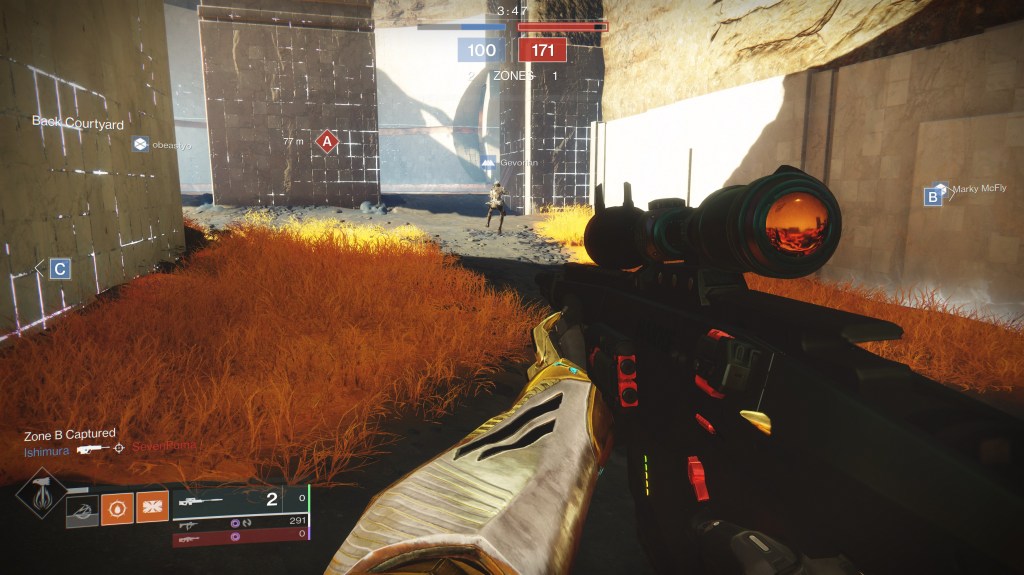Select the equipped sniper rifle weapon slot
This screenshot has width=1024, height=575.
pyautogui.click(x=240, y=500)
